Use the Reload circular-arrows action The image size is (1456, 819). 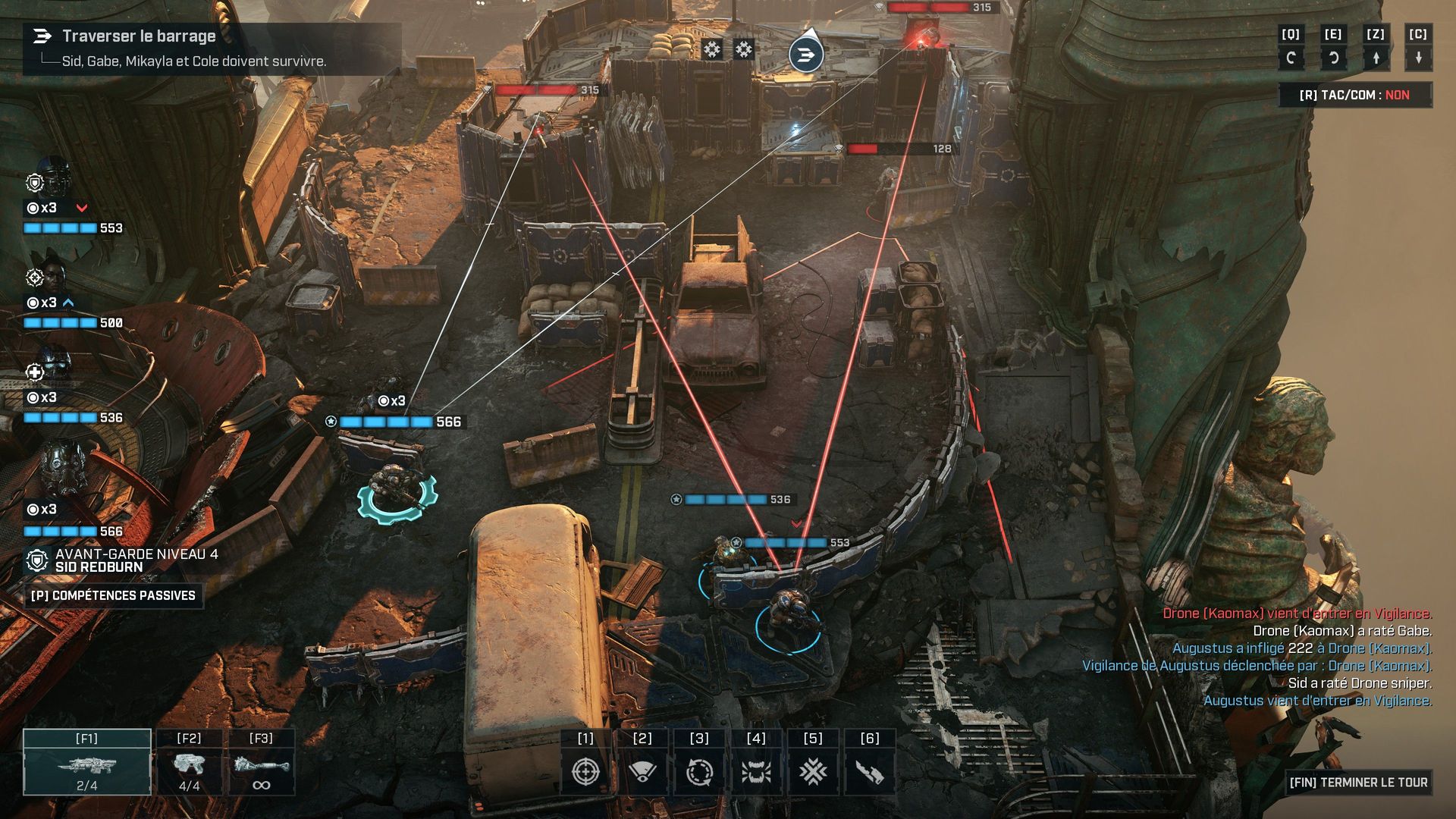point(699,771)
